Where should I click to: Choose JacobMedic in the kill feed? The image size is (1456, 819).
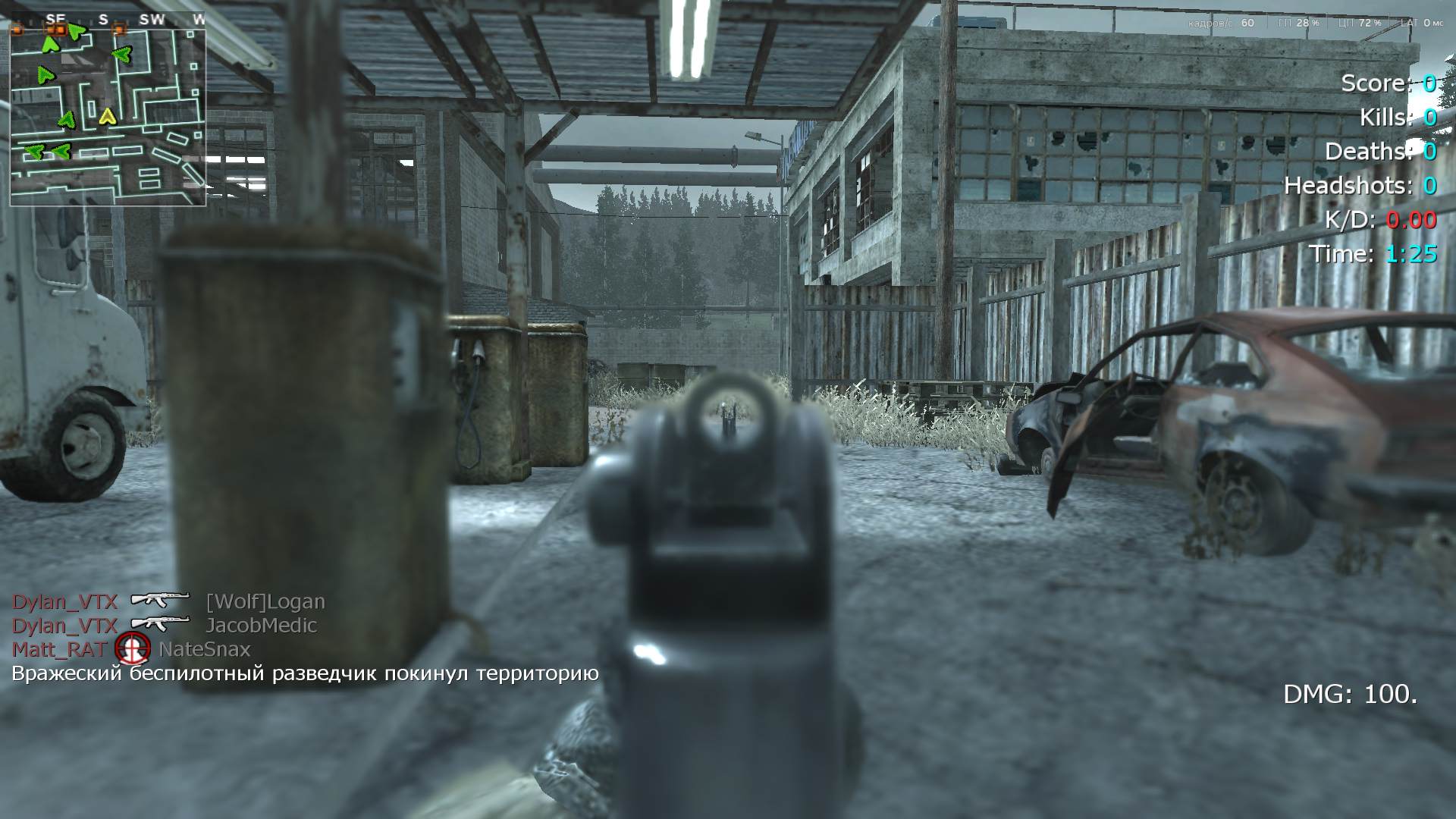pyautogui.click(x=261, y=626)
